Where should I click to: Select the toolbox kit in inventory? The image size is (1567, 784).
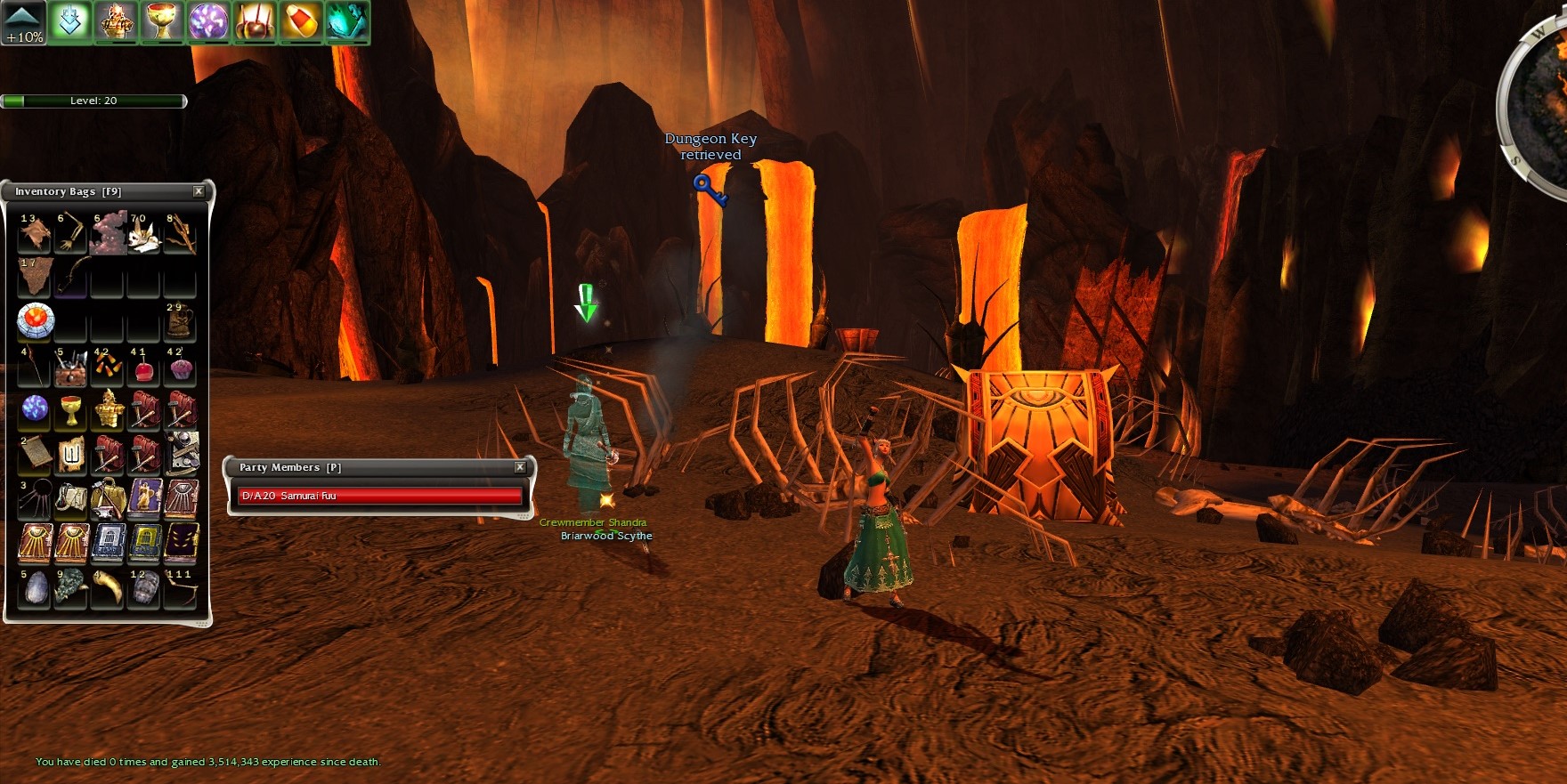(71, 368)
